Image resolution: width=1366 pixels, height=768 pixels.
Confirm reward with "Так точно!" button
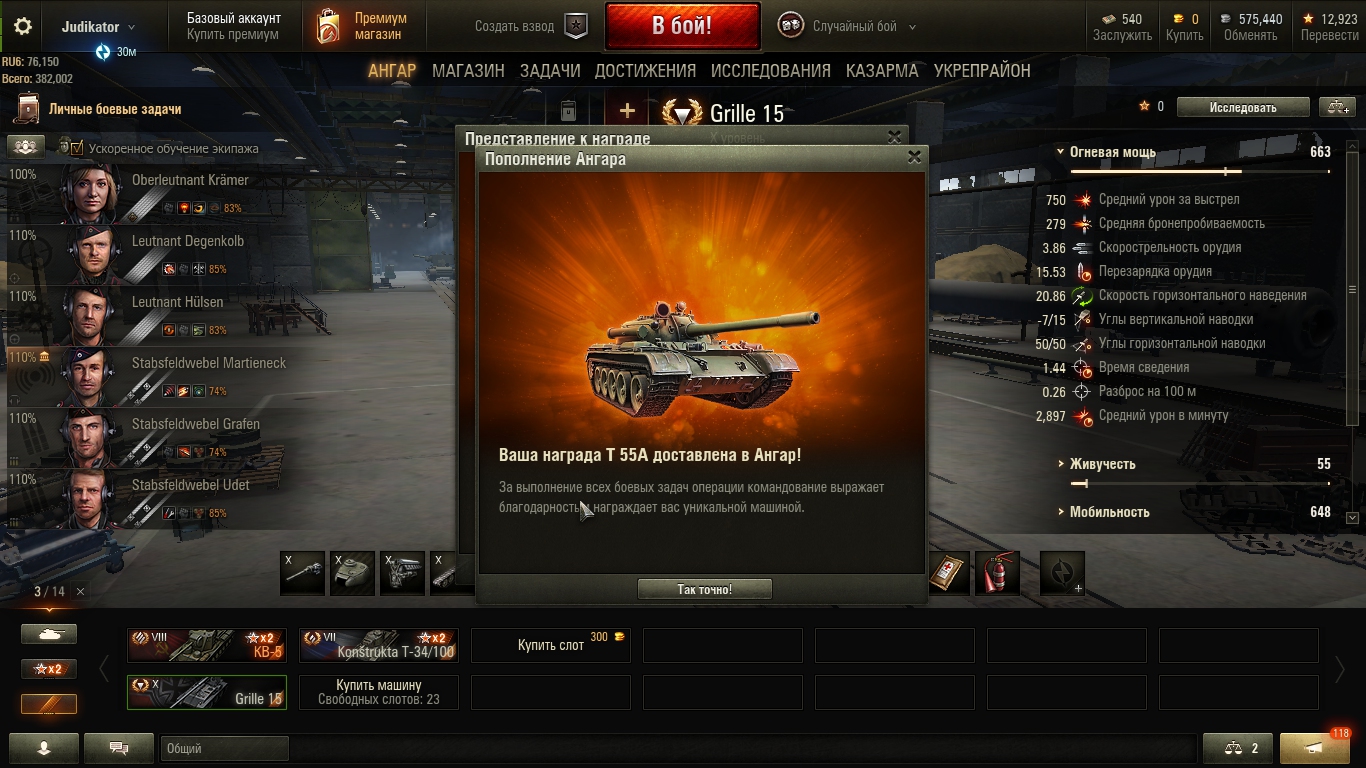click(x=704, y=589)
